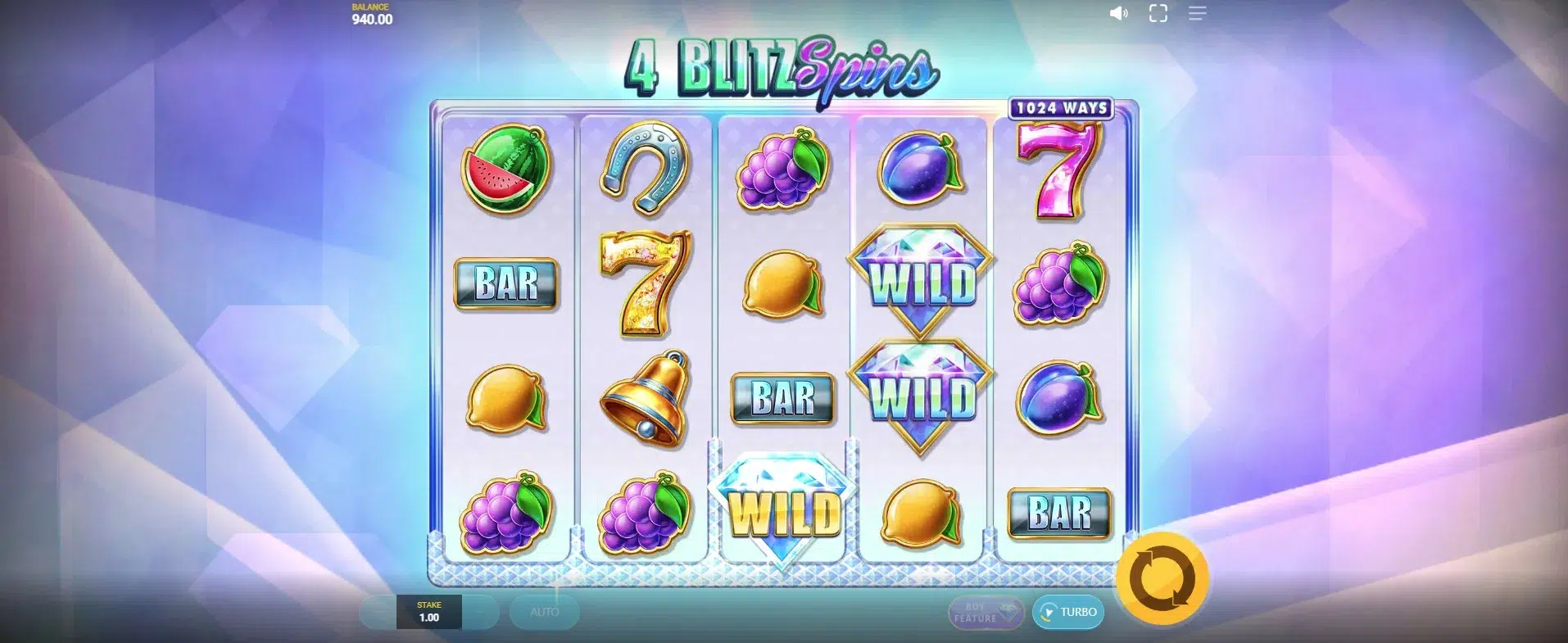Screen dimensions: 1568x643
Task: Spin the reels with the gold button
Action: coord(1162,578)
